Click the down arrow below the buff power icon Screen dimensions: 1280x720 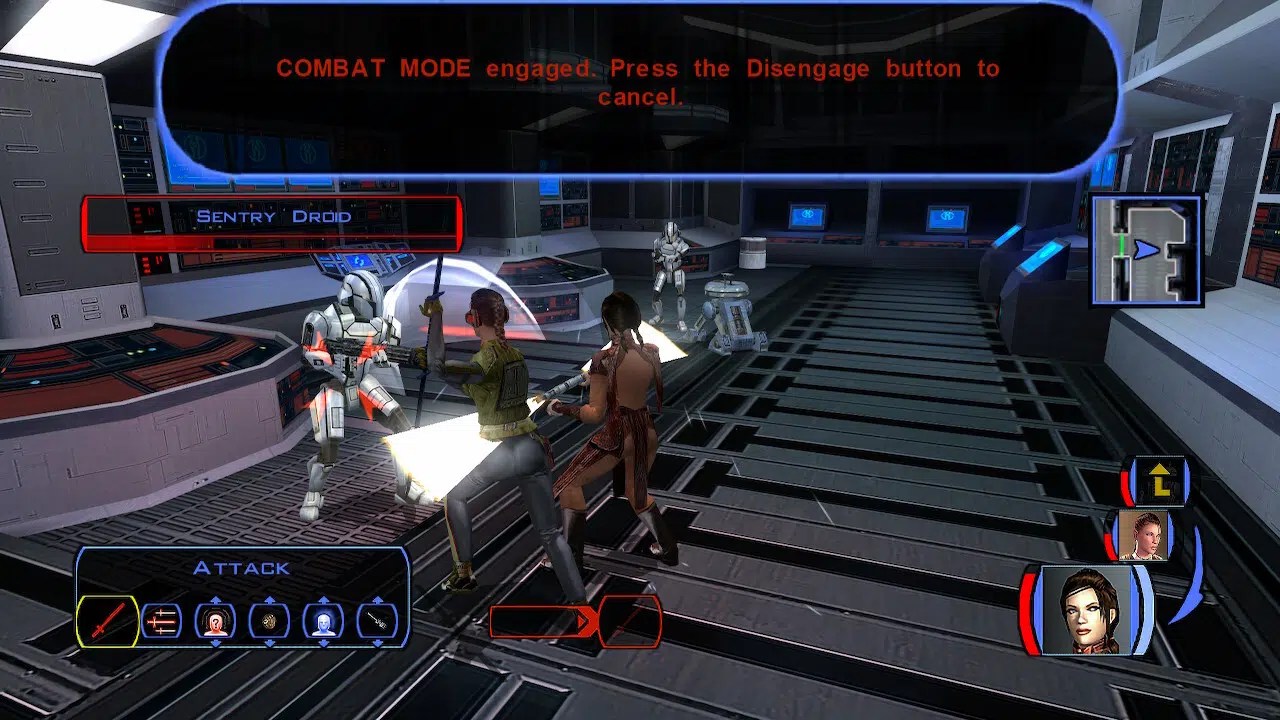click(x=324, y=643)
